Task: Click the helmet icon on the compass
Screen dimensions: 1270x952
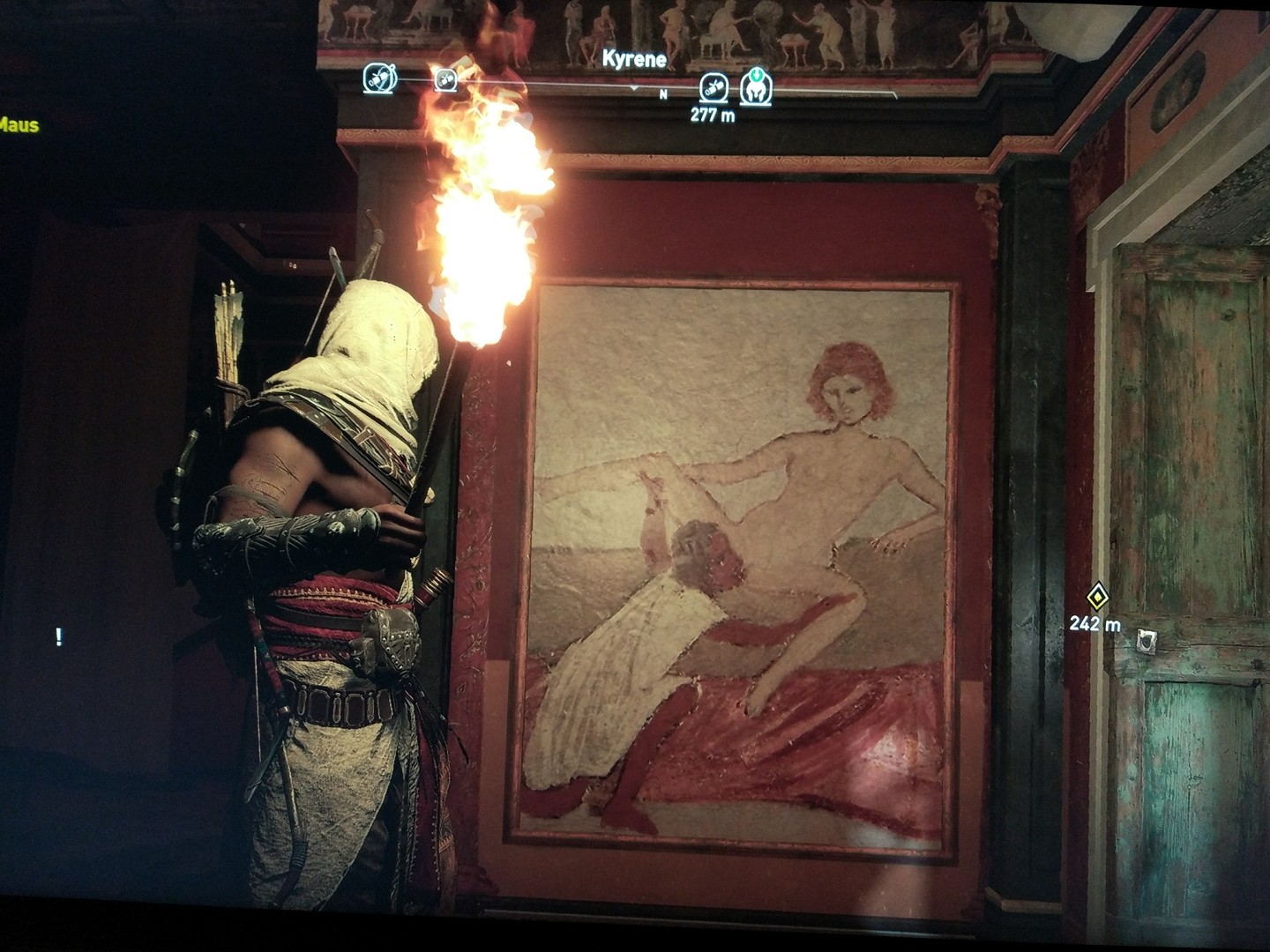Action: click(x=756, y=86)
